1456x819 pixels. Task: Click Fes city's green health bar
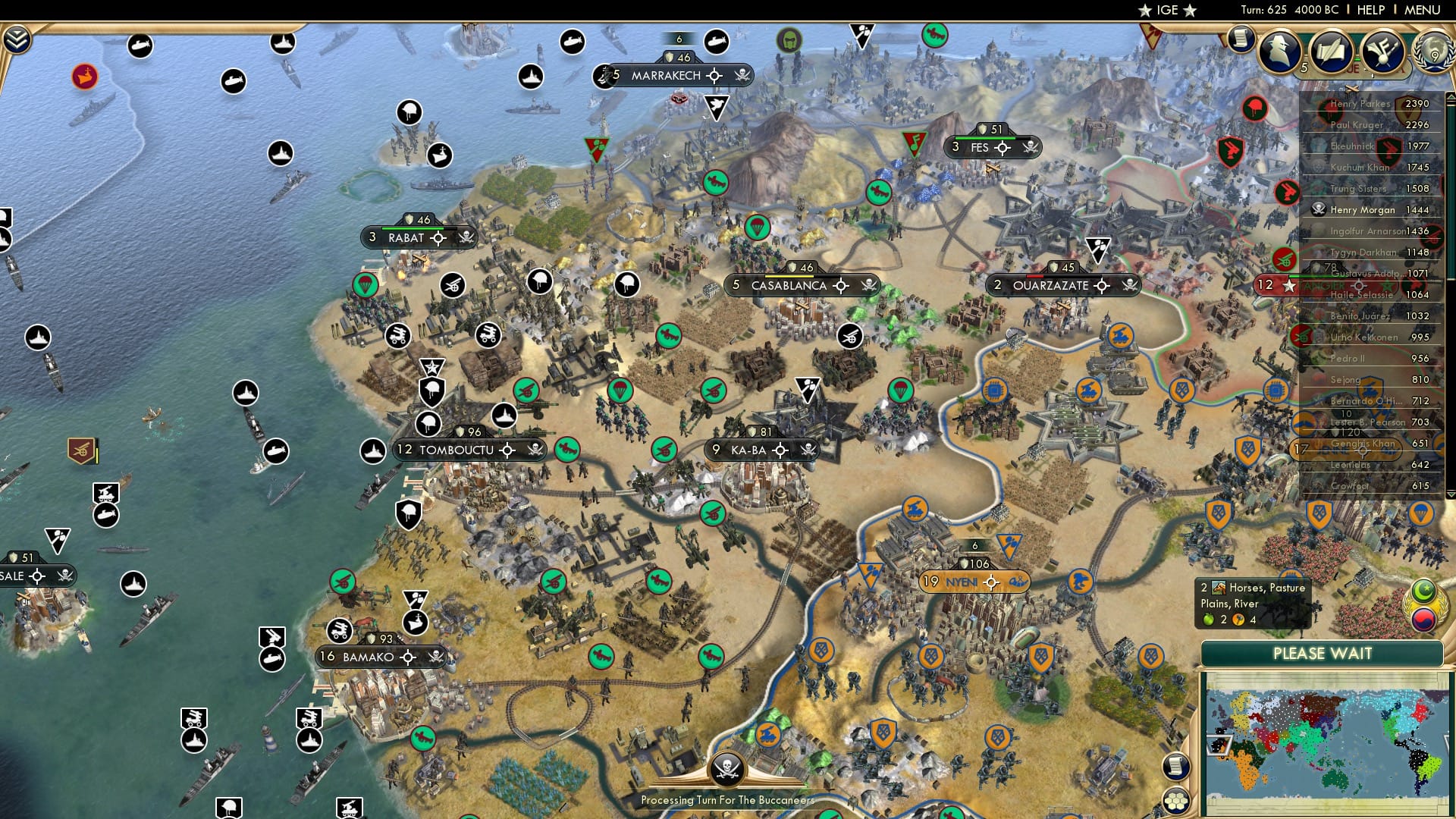pos(986,139)
